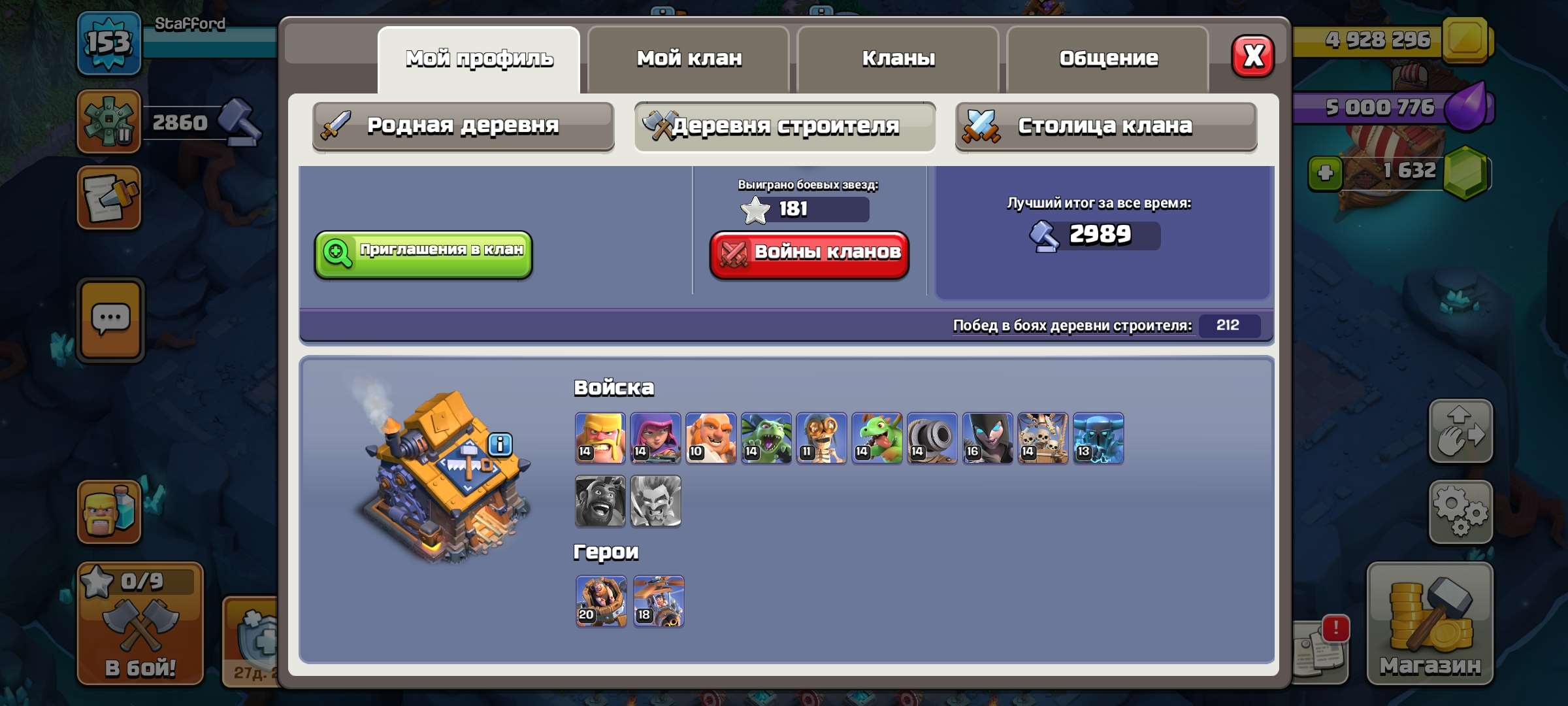Tap the builder count icon showing 2860
Image resolution: width=1568 pixels, height=706 pixels.
(108, 121)
